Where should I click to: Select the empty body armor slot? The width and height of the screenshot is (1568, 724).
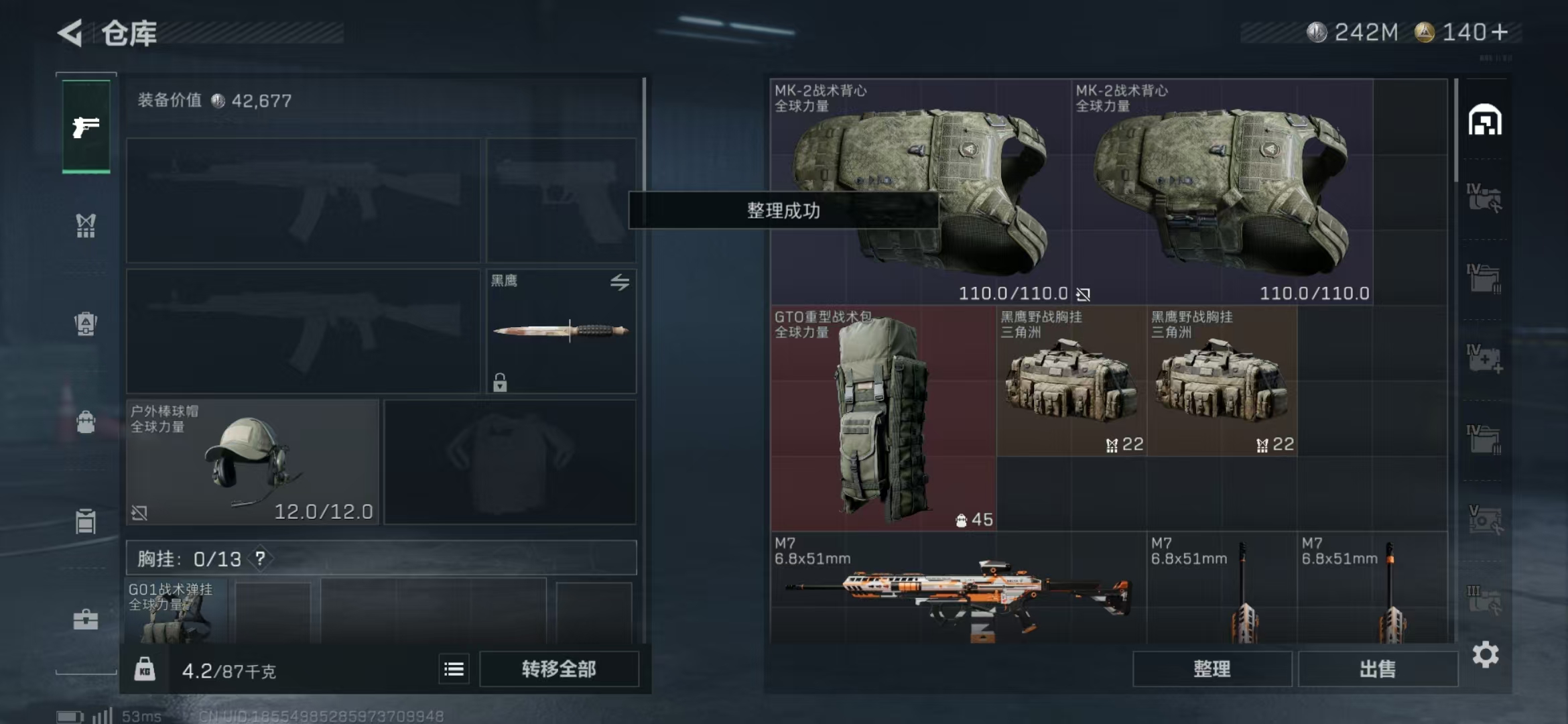tap(509, 462)
